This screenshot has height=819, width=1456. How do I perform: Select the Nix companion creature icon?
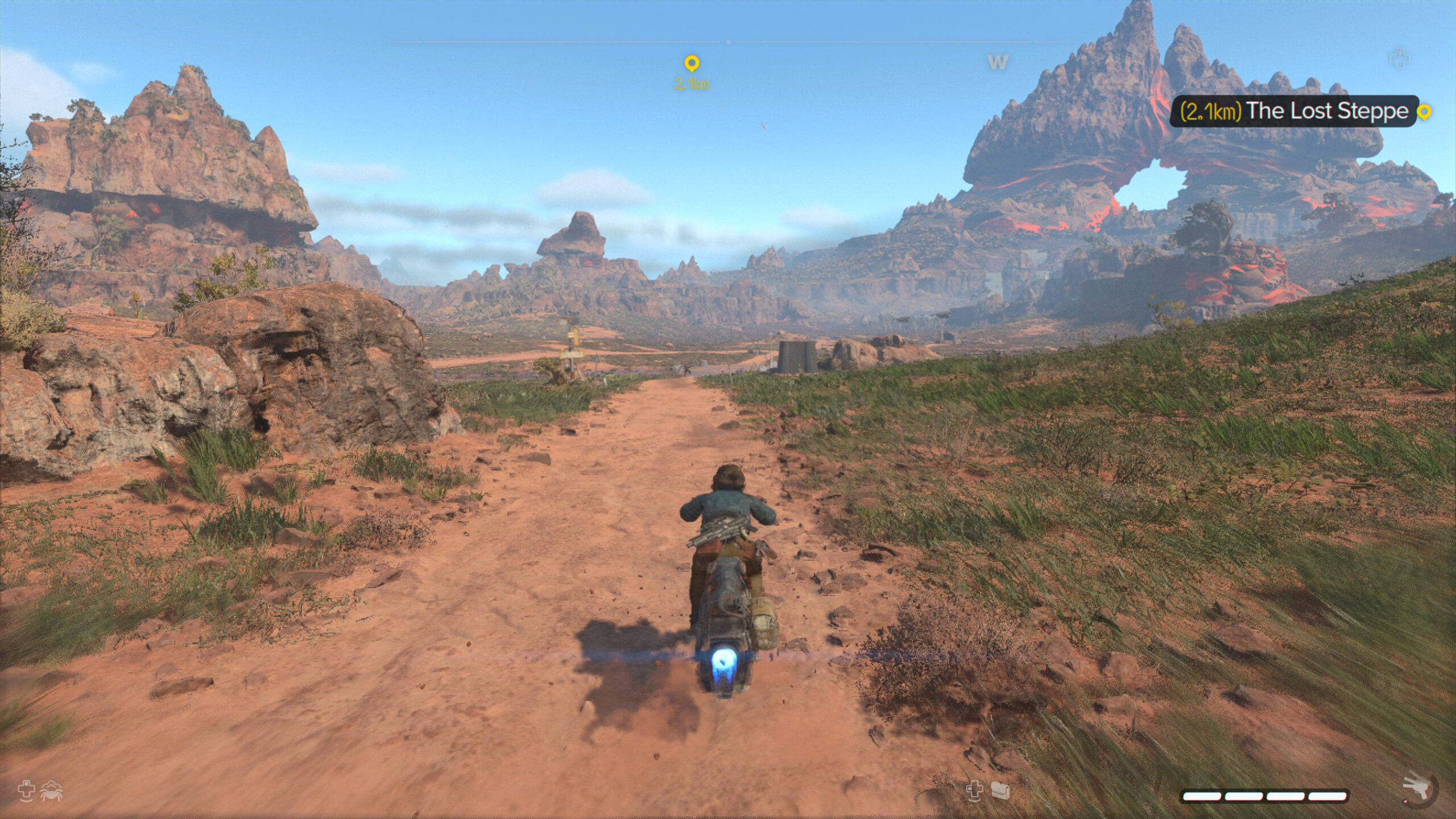coord(52,791)
